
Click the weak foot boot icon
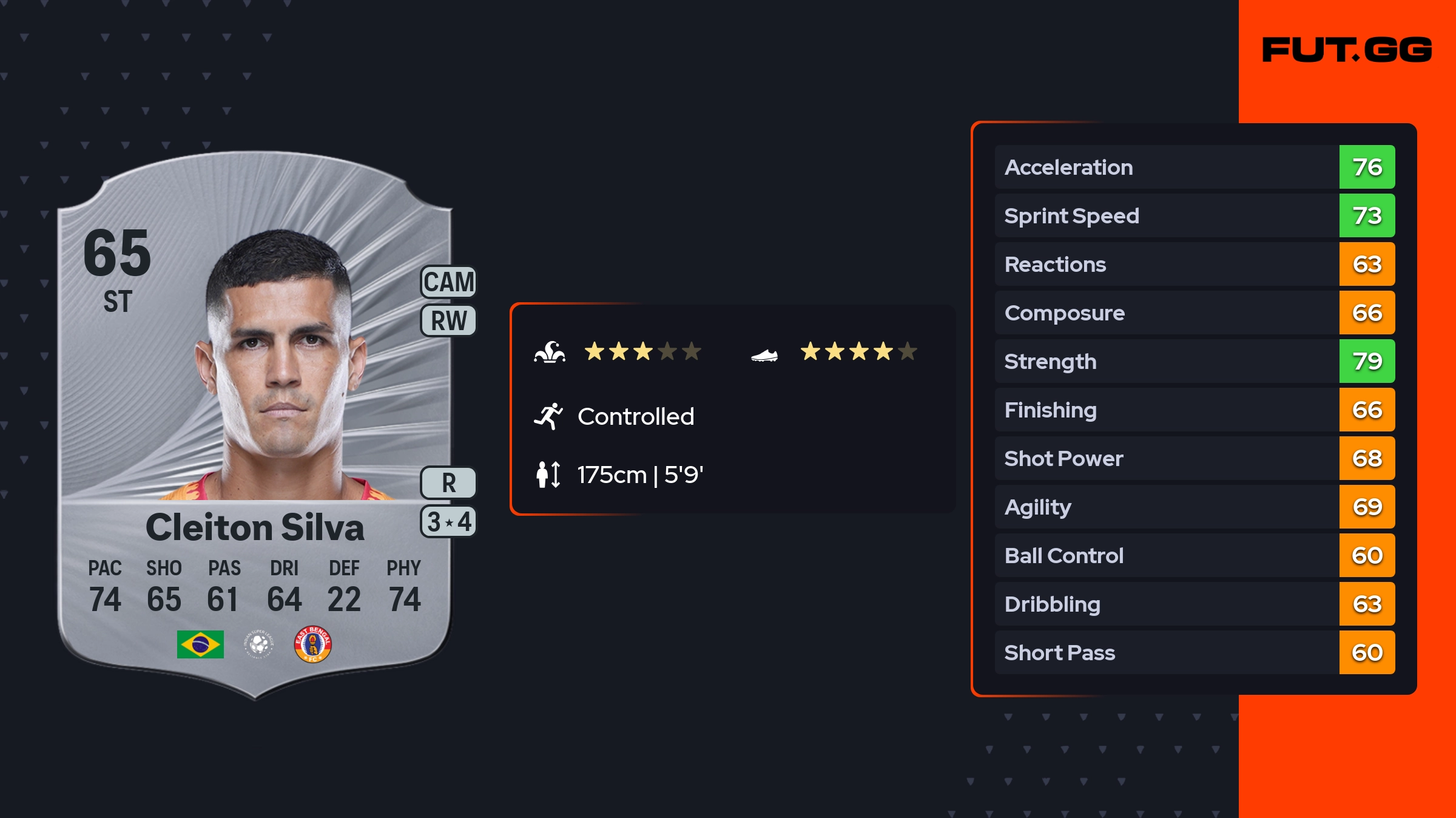[764, 355]
